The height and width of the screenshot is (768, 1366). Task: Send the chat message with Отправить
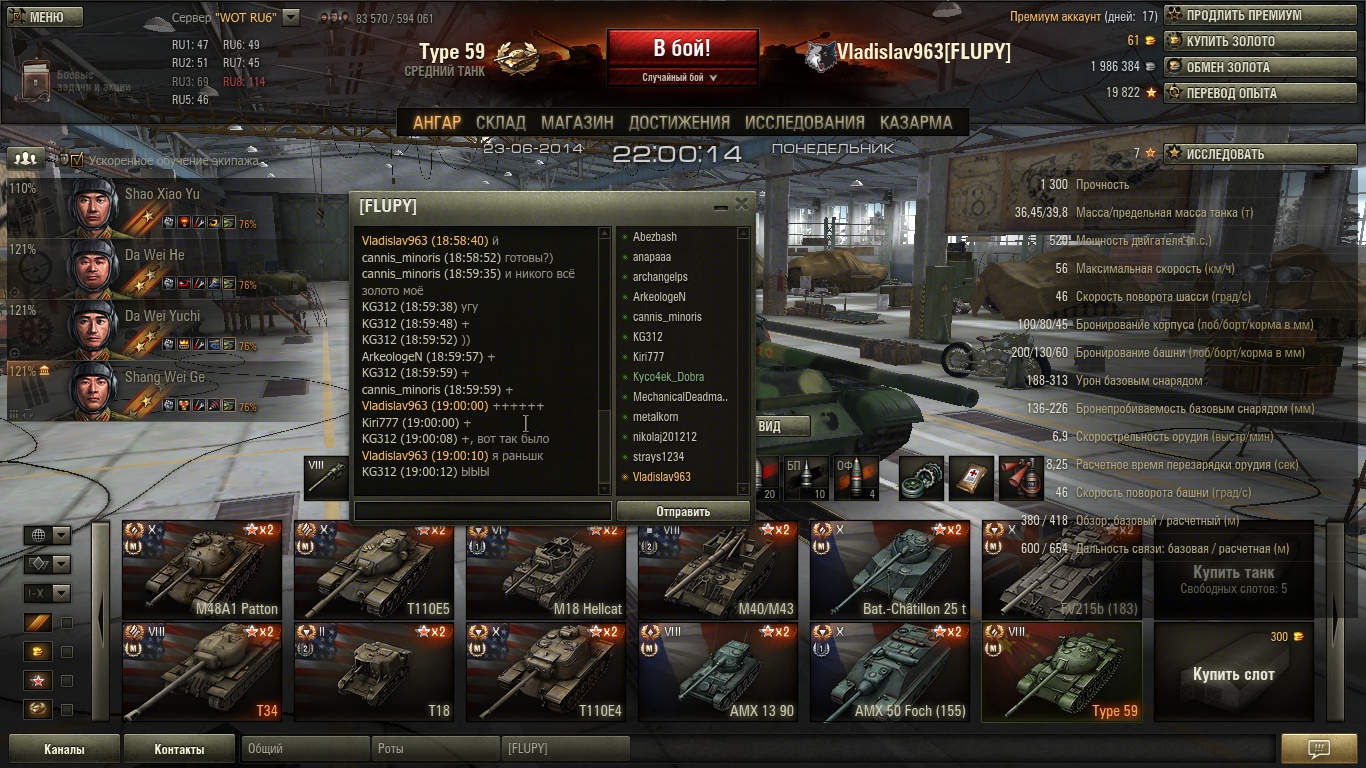click(x=683, y=511)
